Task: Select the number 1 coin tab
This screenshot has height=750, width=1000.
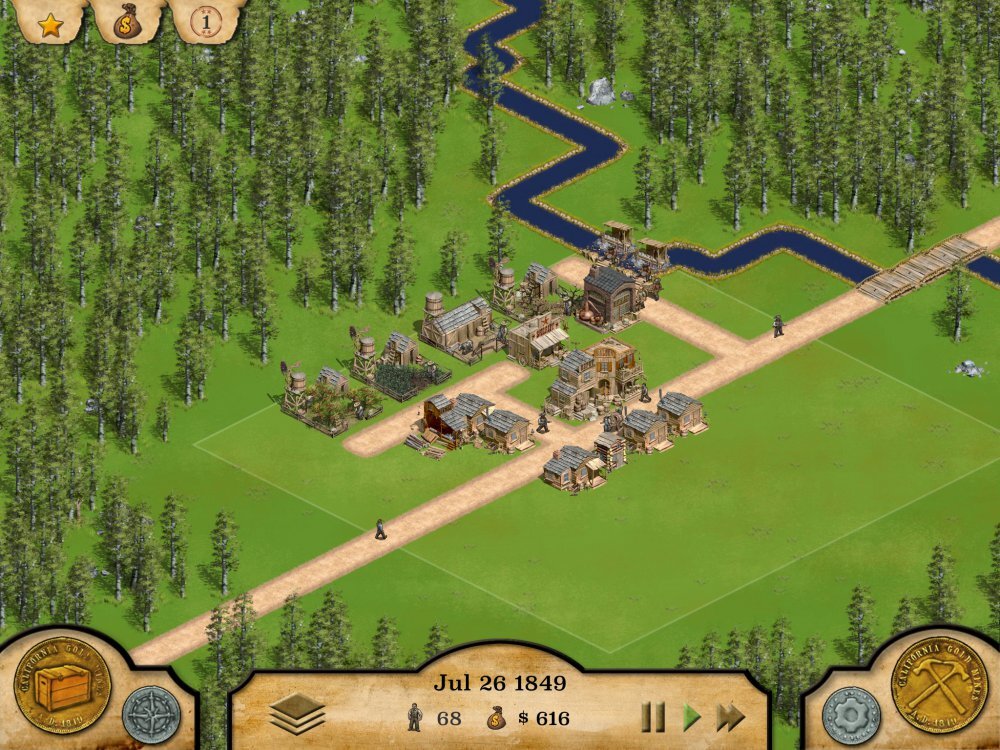Action: [206, 21]
